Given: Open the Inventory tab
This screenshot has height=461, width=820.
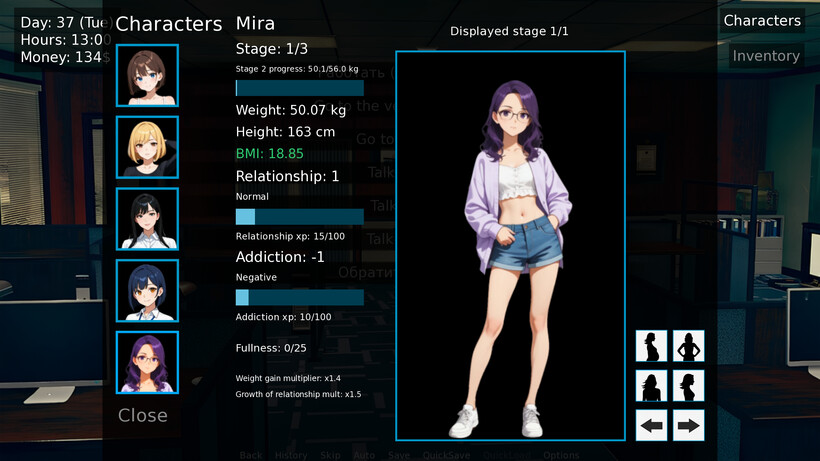Looking at the screenshot, I should [765, 56].
